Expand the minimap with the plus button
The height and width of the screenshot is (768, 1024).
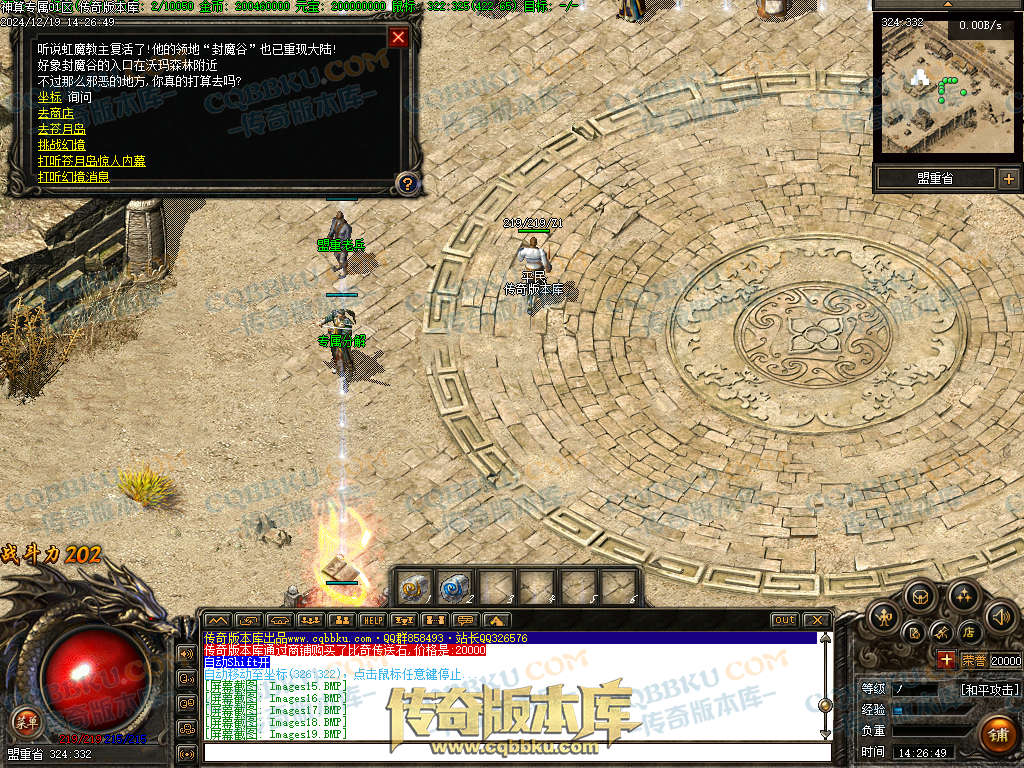click(1008, 179)
